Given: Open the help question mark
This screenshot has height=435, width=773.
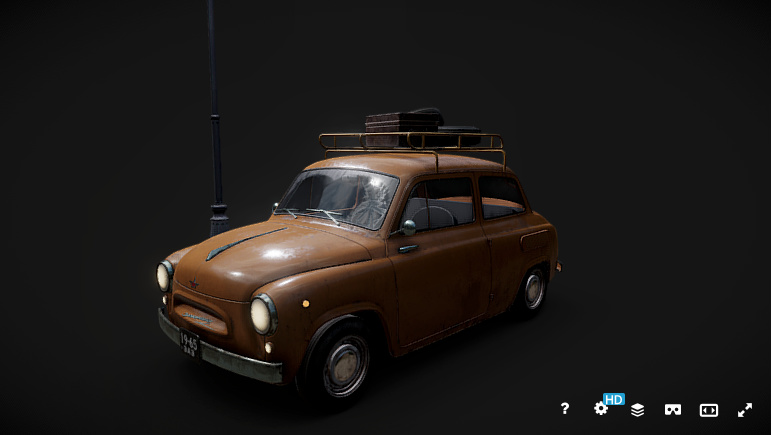Looking at the screenshot, I should pos(565,409).
